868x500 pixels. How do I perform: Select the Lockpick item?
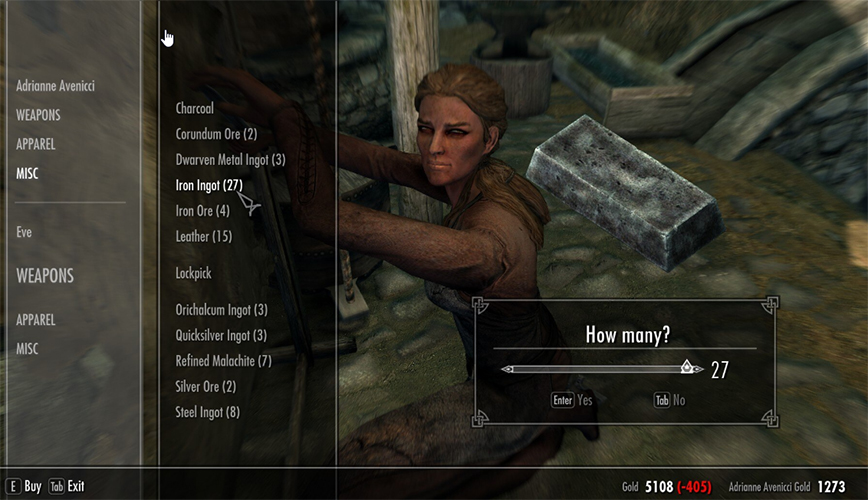(193, 273)
